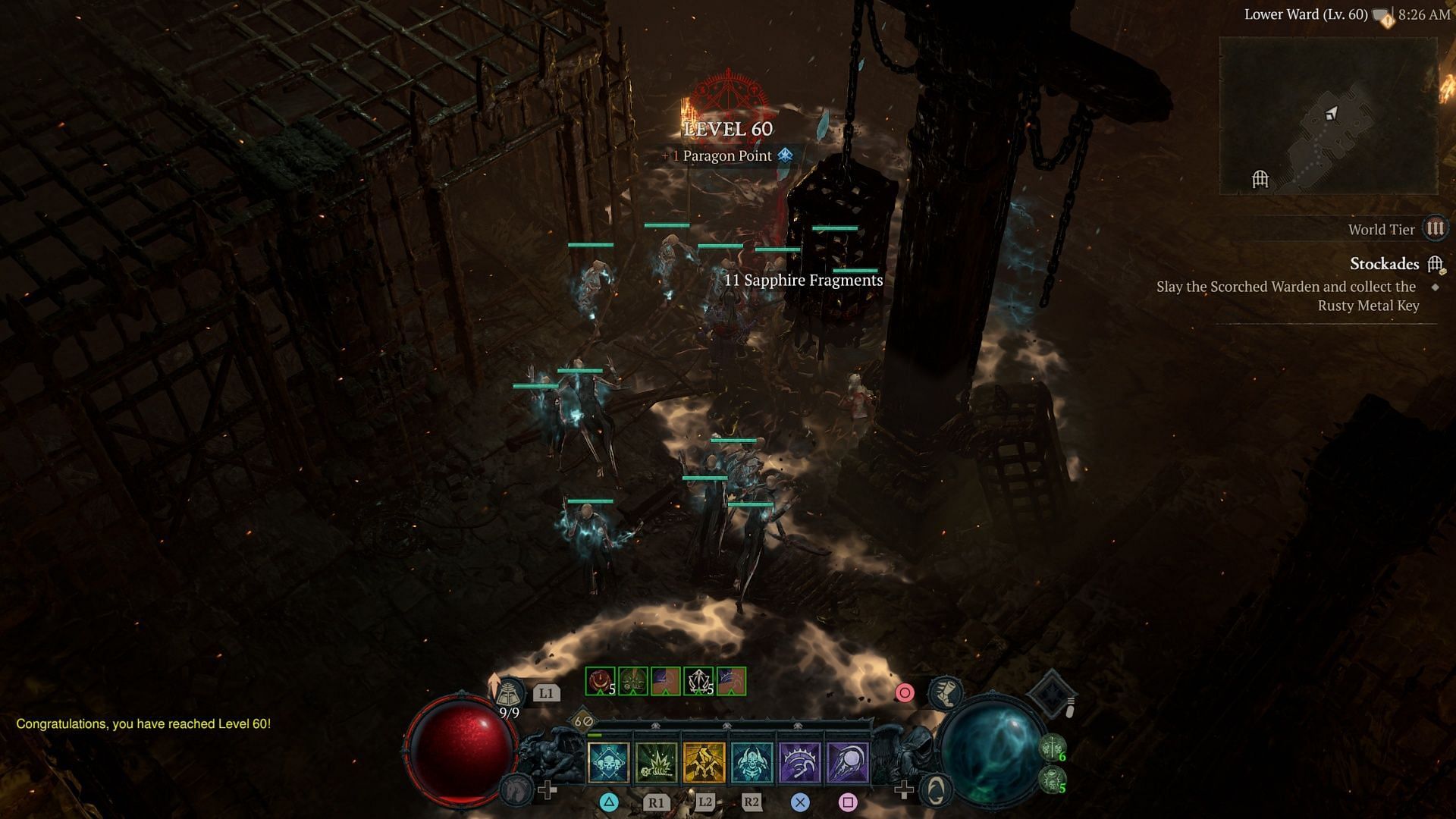
Task: Open the minimap
Action: [1328, 115]
